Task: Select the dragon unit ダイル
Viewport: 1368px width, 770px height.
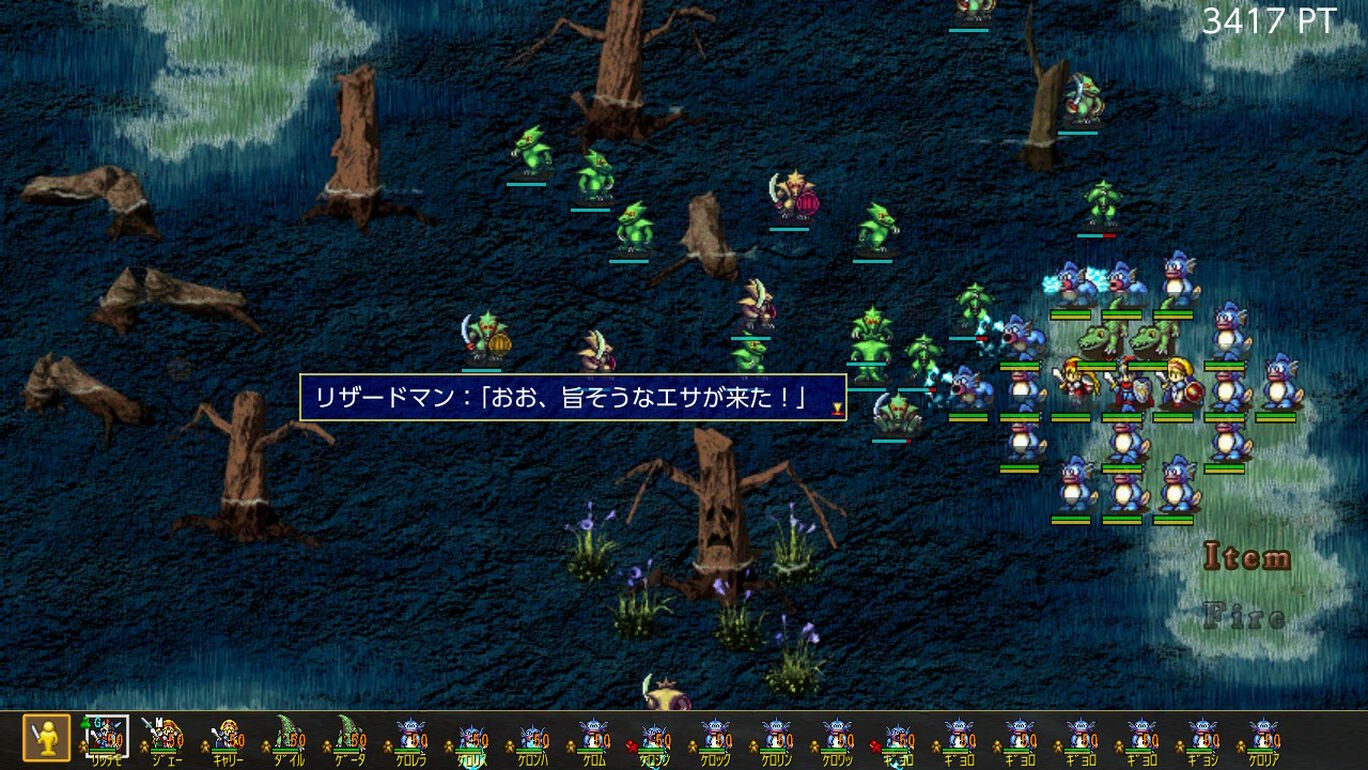Action: click(288, 740)
